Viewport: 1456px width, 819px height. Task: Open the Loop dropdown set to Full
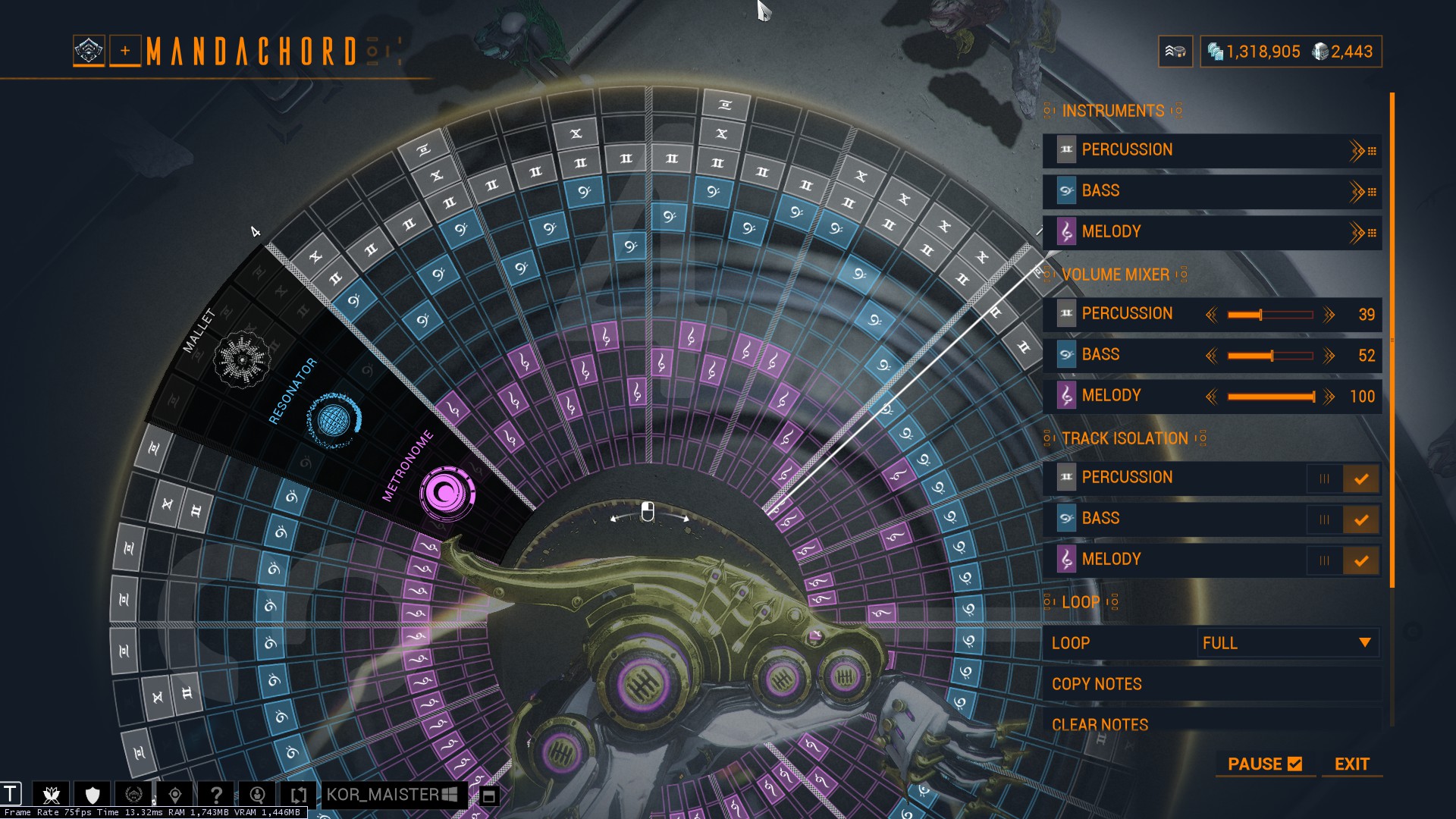click(1287, 643)
